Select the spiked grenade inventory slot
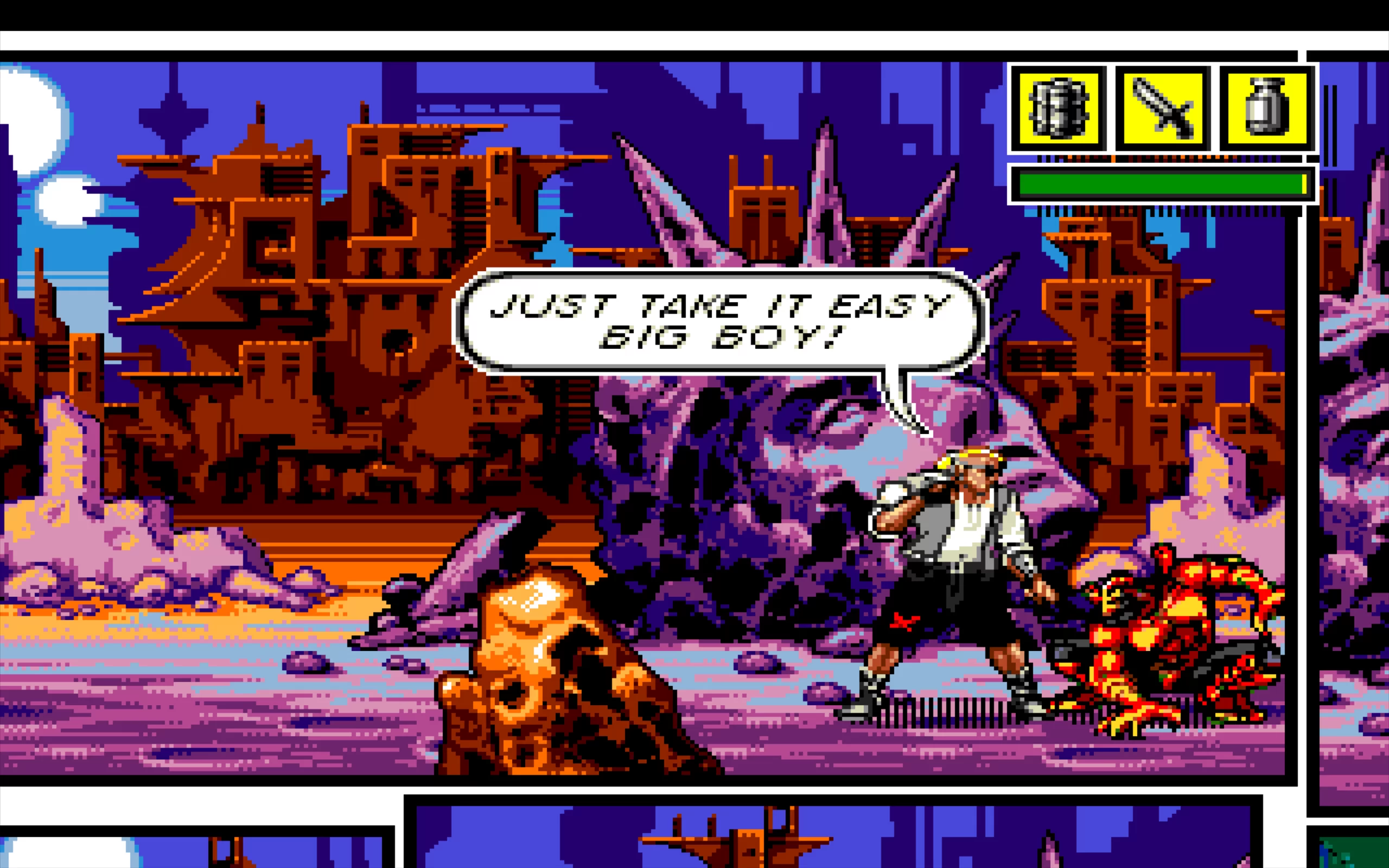 (1058, 109)
